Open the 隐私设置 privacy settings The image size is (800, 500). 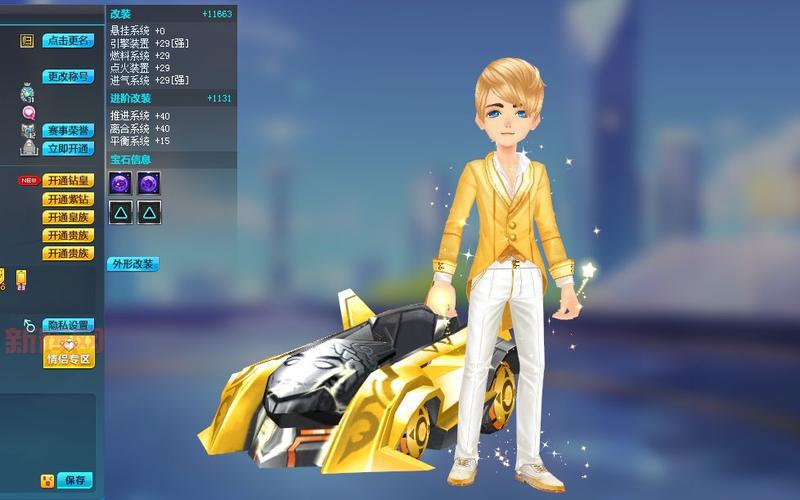click(68, 325)
